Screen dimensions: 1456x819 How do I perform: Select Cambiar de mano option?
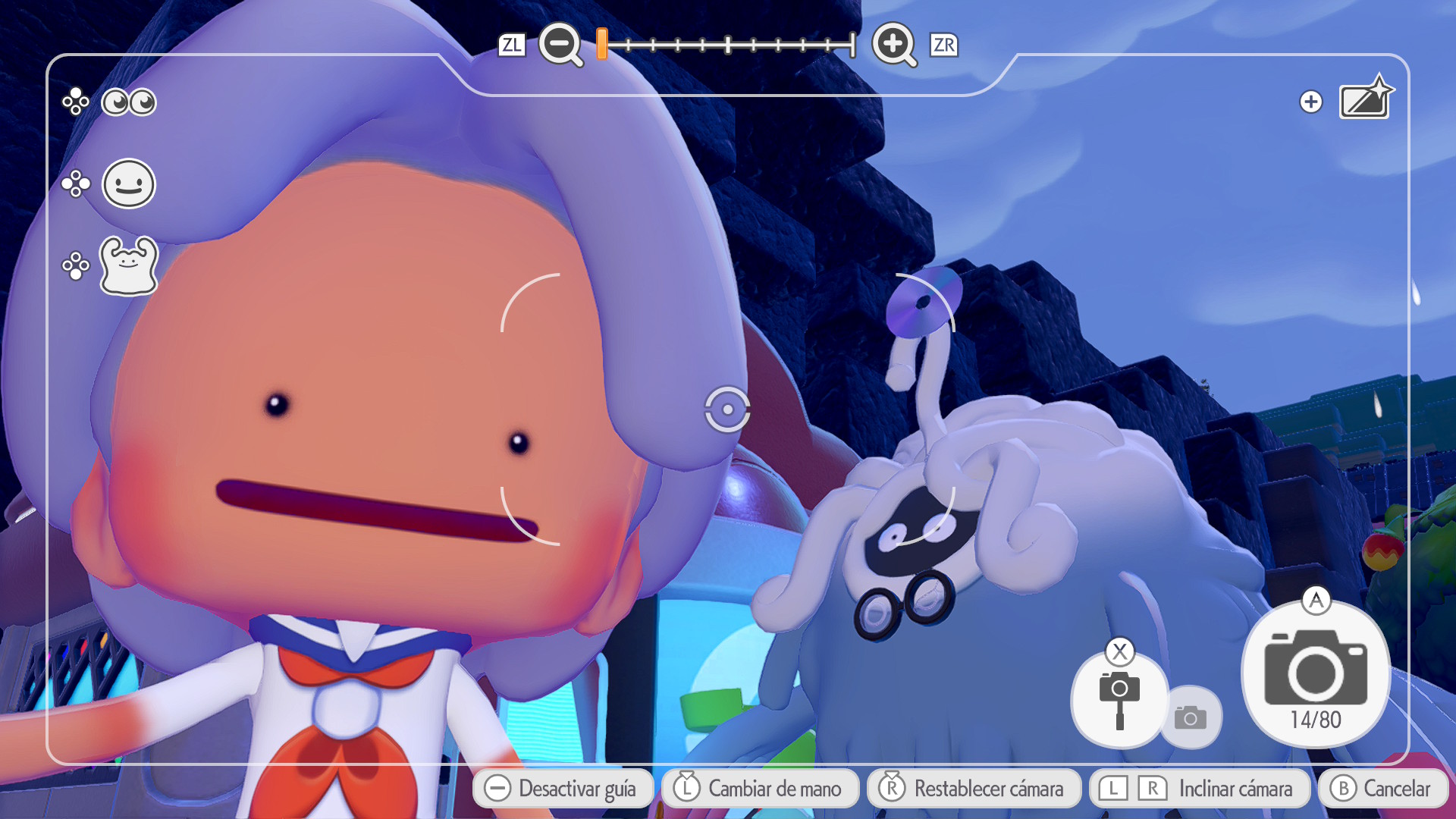click(x=761, y=789)
